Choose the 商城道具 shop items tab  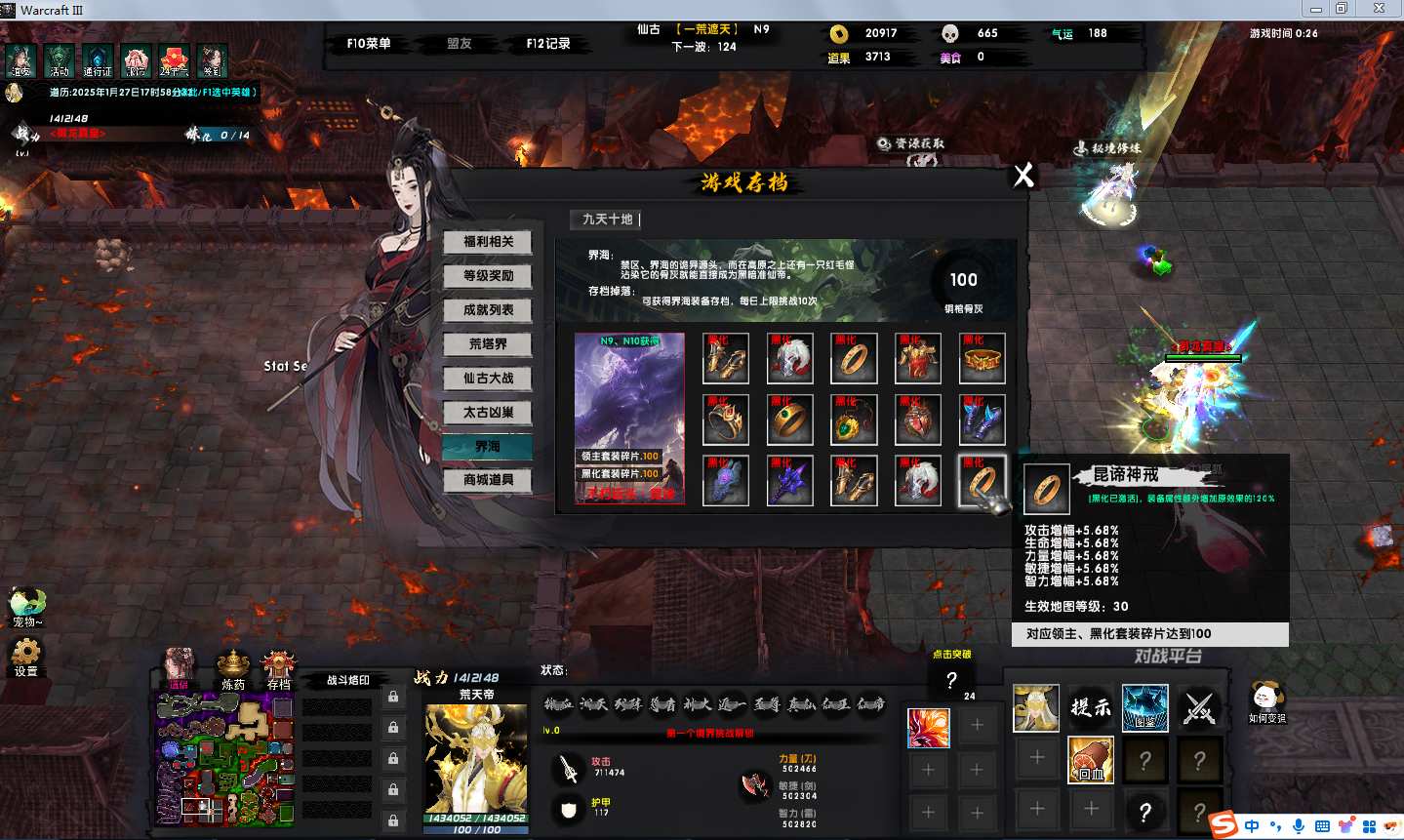click(x=488, y=480)
